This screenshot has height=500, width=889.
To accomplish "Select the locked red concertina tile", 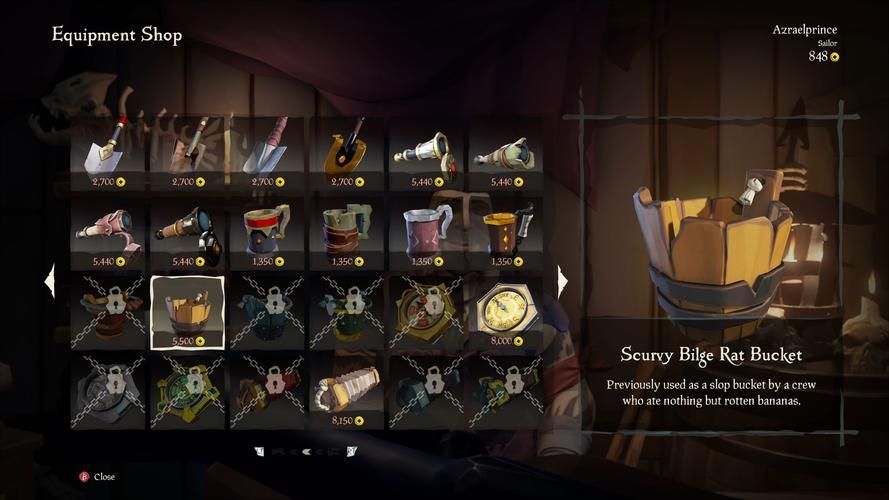I will (267, 390).
